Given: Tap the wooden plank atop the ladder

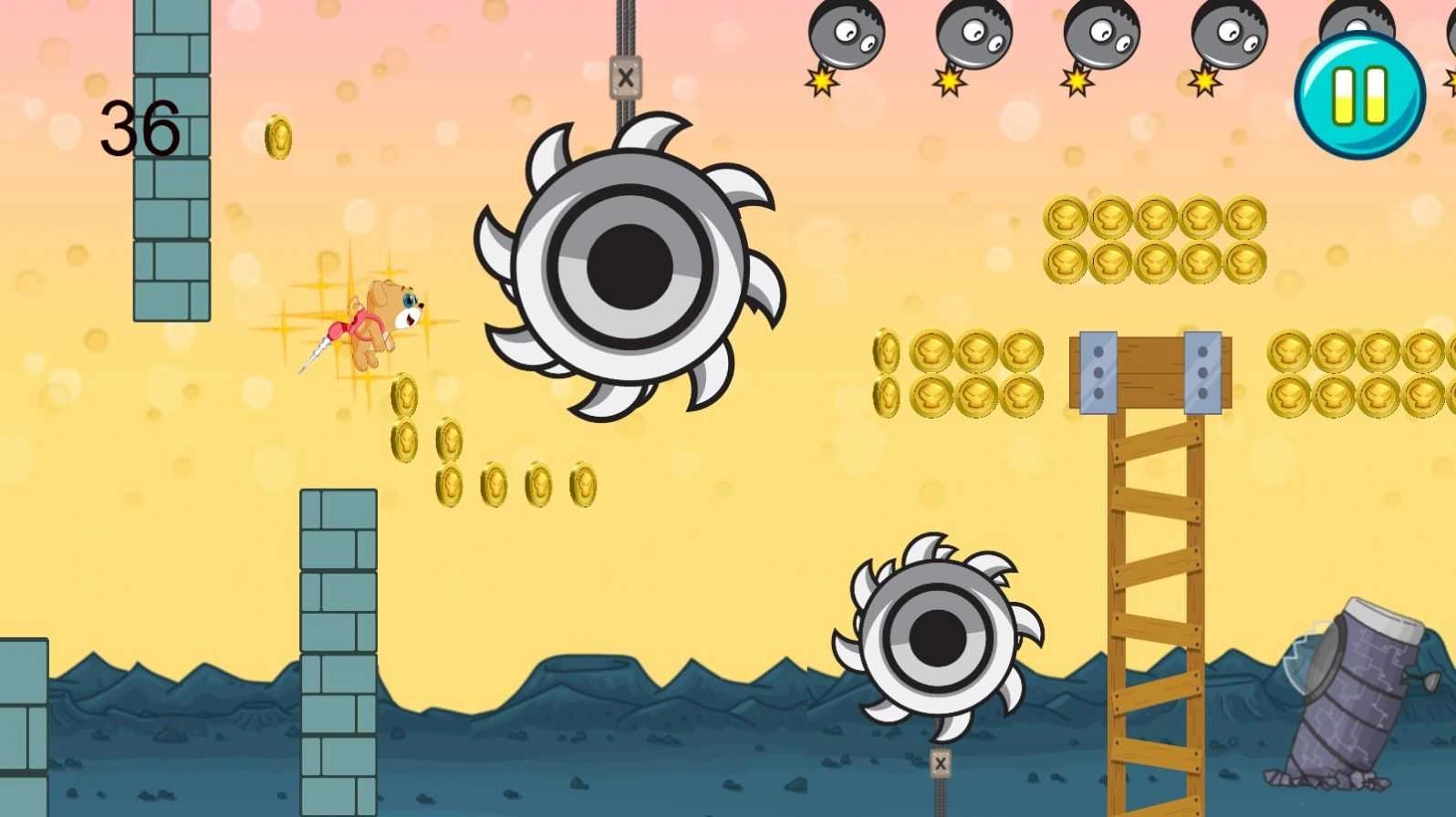Looking at the screenshot, I should tap(1149, 372).
